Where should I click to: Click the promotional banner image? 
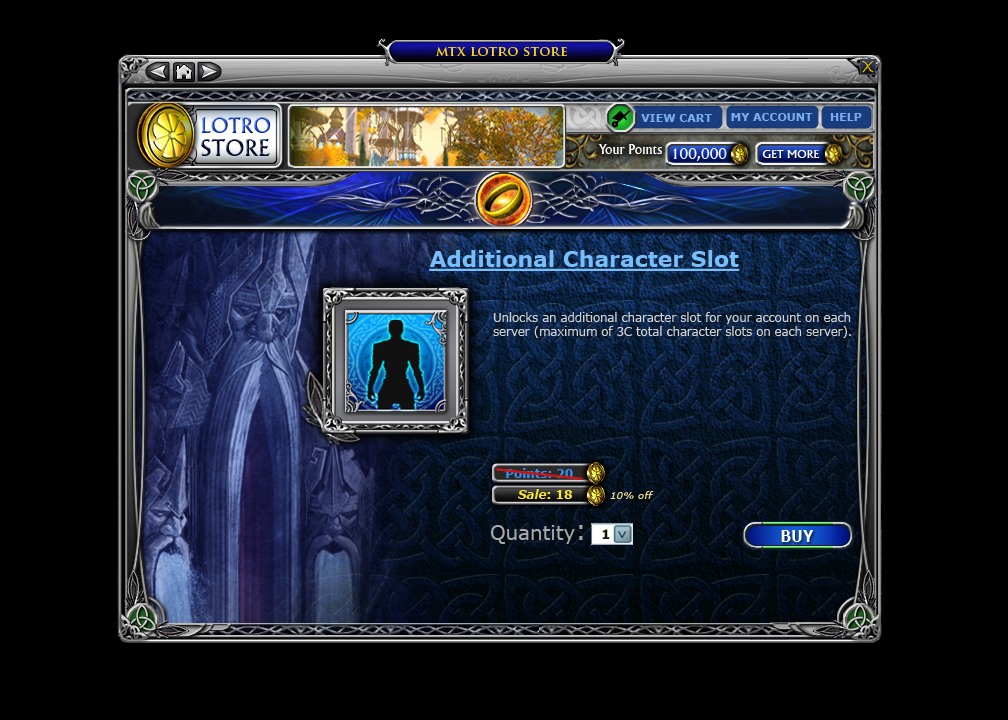[426, 136]
